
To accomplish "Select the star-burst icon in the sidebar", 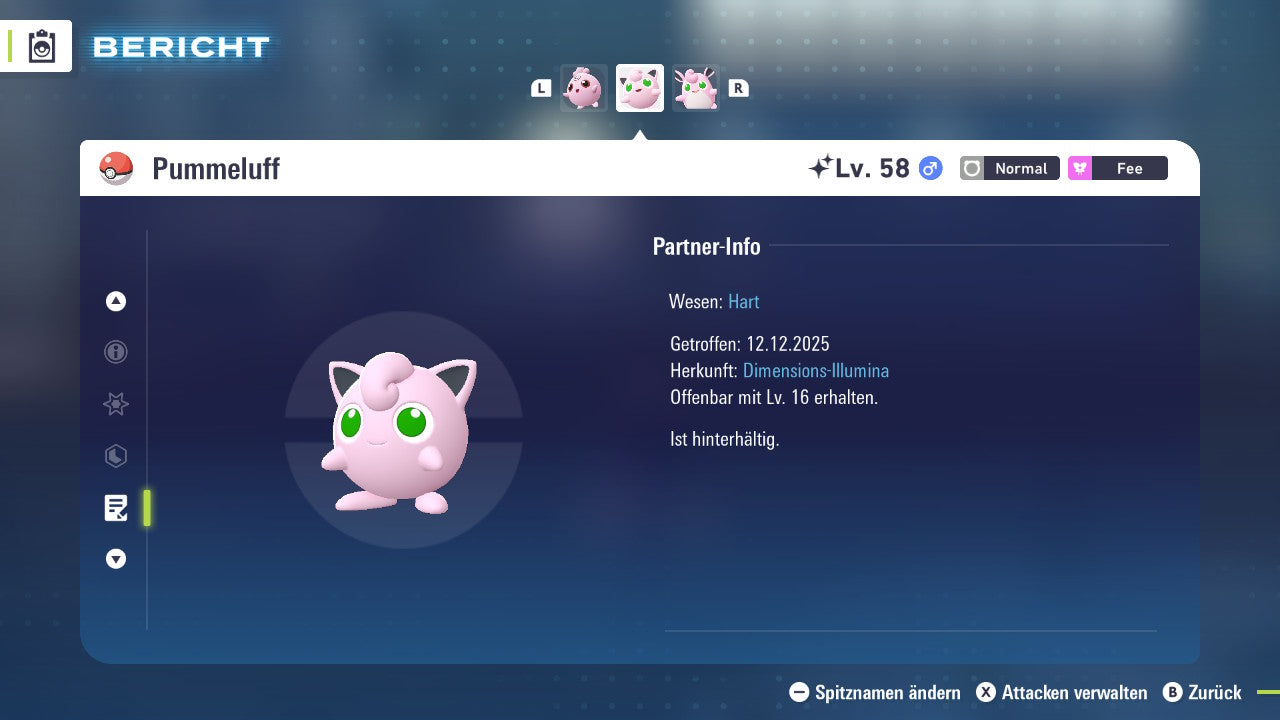I will coord(115,404).
